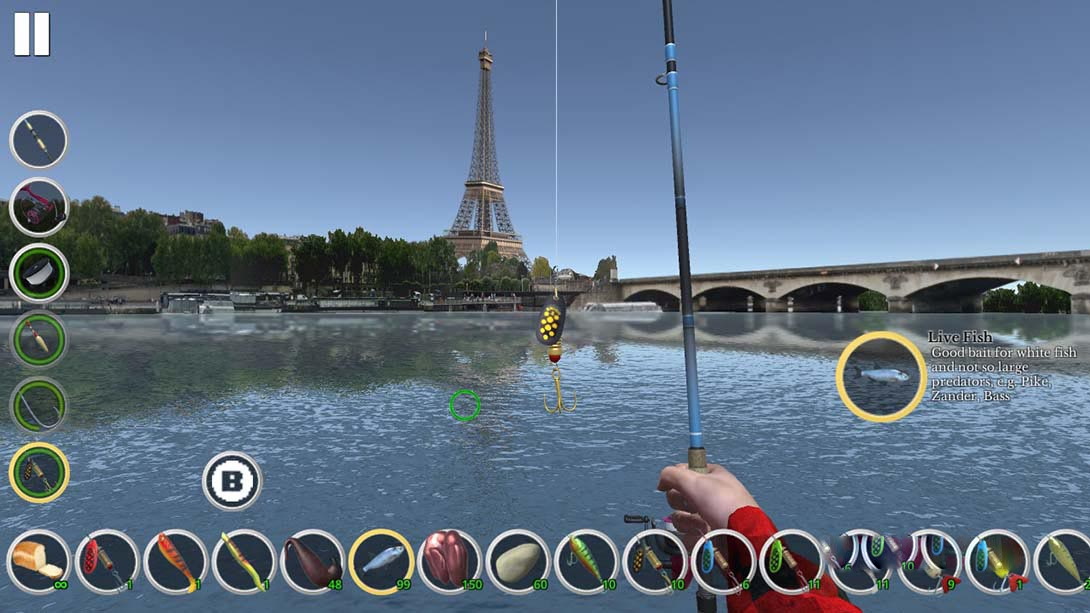Open the red reel selection

(39, 207)
